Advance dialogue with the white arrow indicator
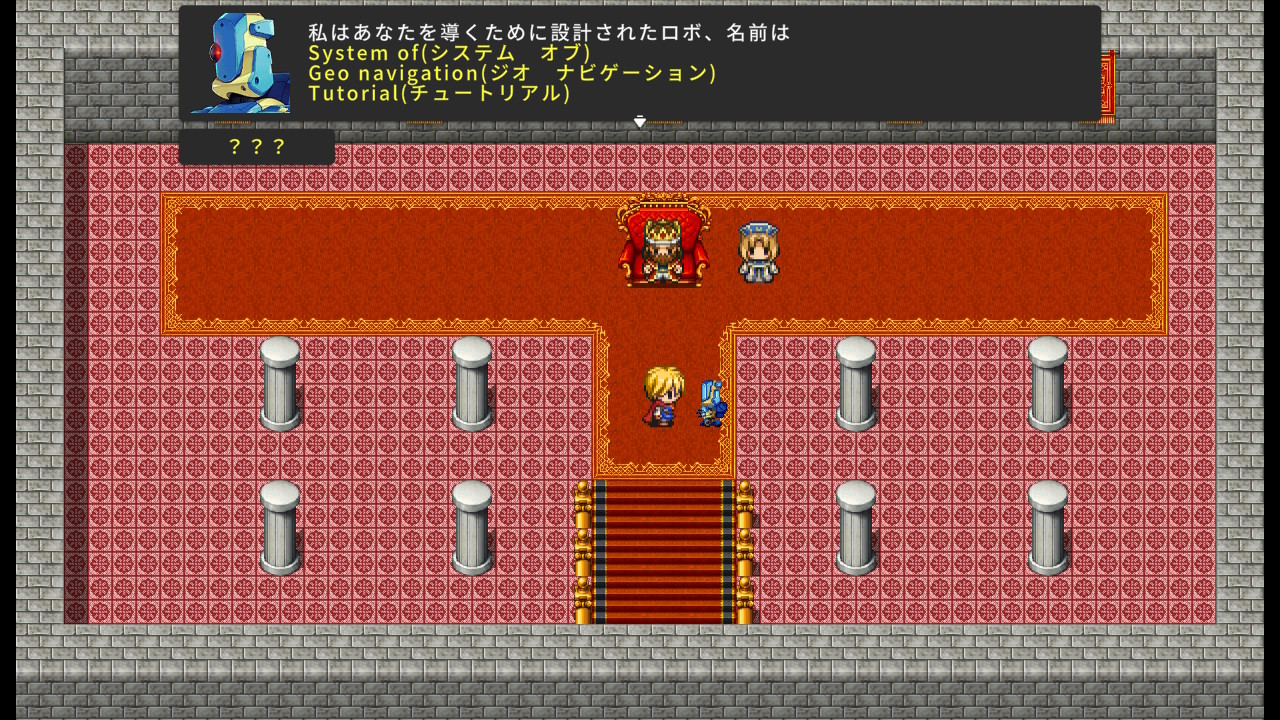The width and height of the screenshot is (1280, 720). (640, 121)
